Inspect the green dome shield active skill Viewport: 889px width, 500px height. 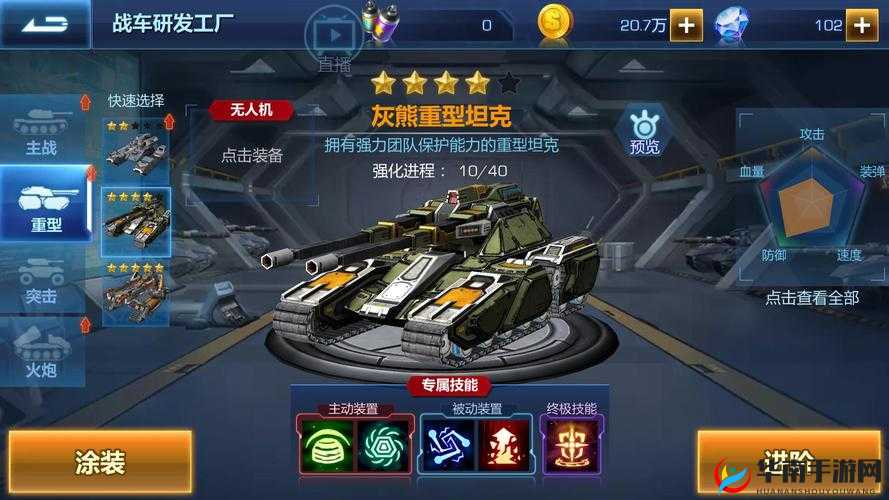point(323,443)
